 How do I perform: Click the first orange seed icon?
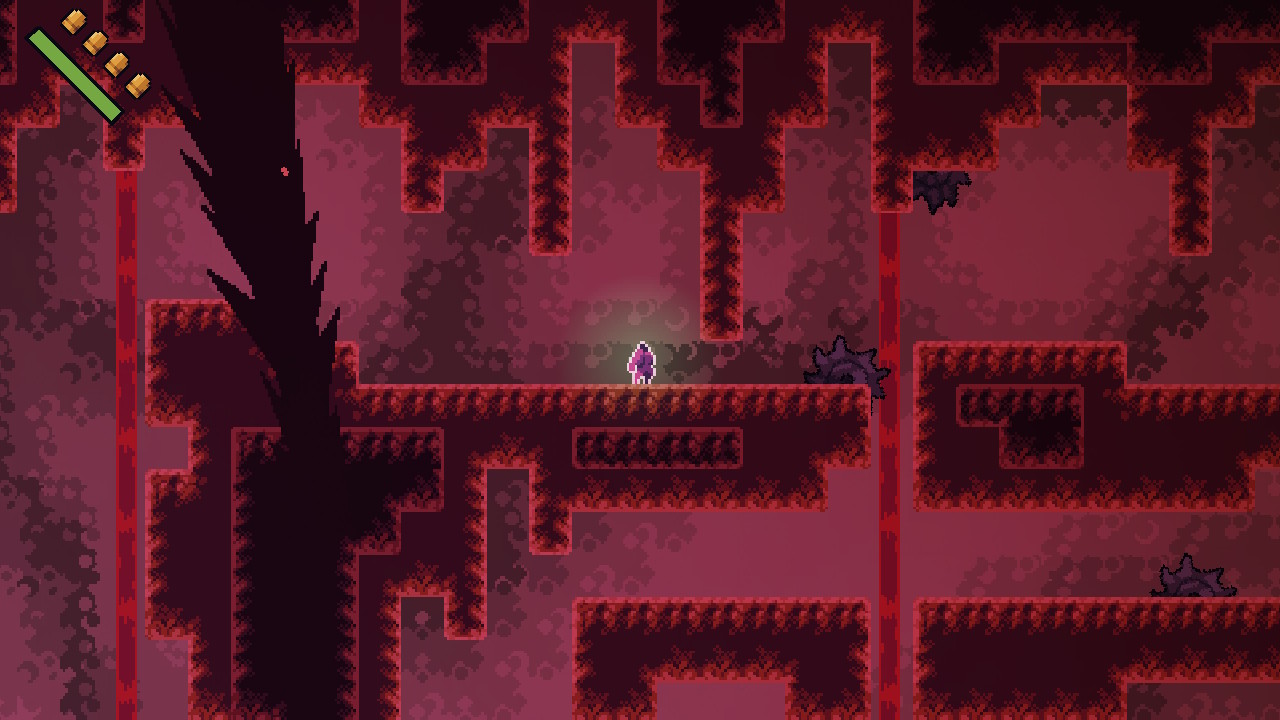(73, 21)
